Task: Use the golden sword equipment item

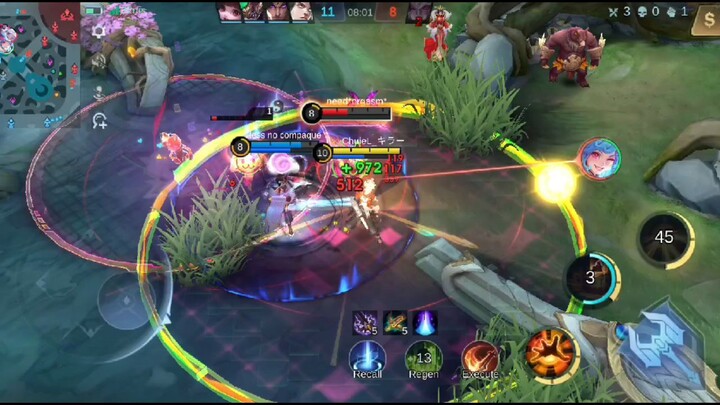Action: 395,322
